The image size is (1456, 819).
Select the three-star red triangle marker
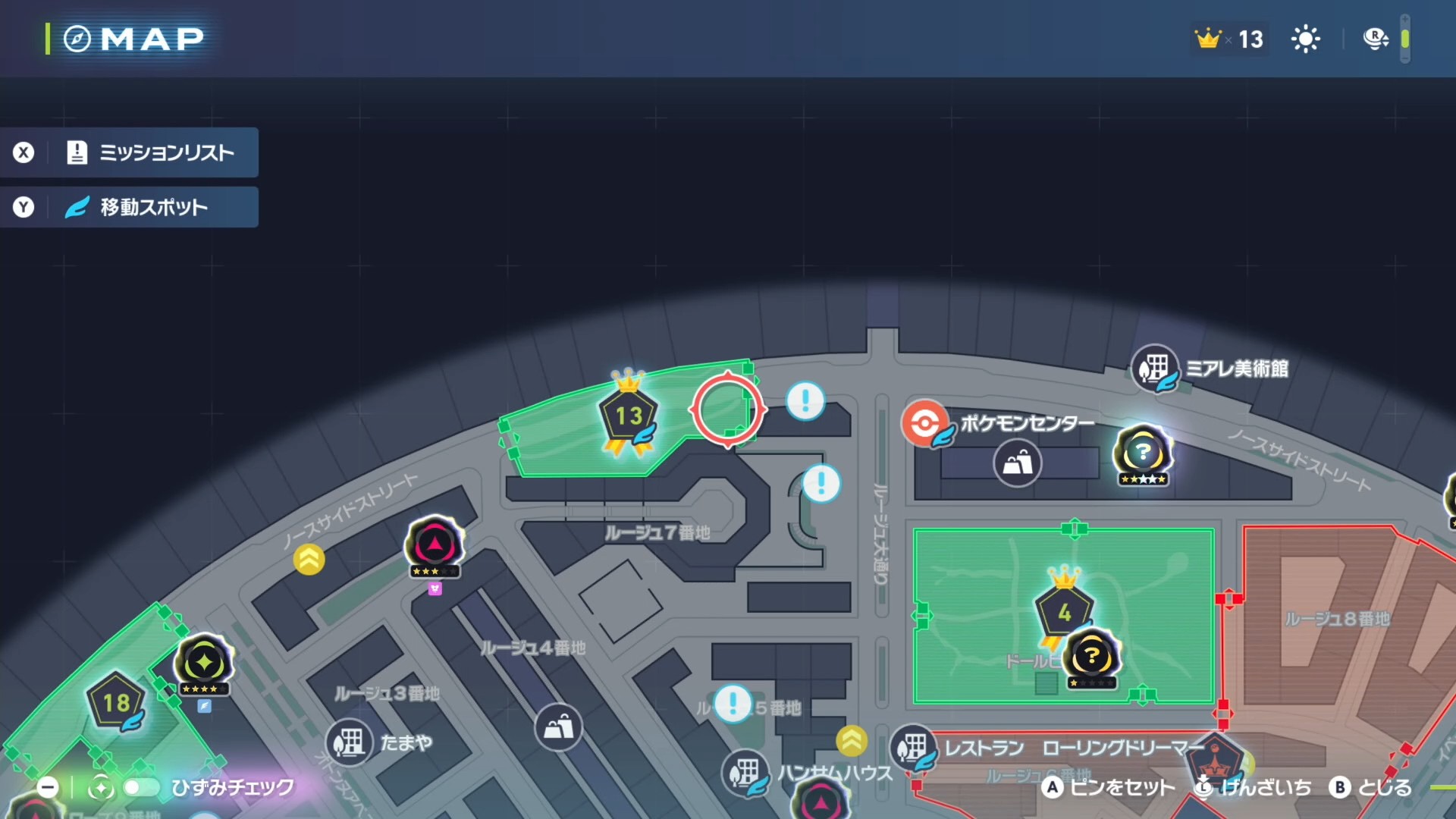[x=435, y=544]
